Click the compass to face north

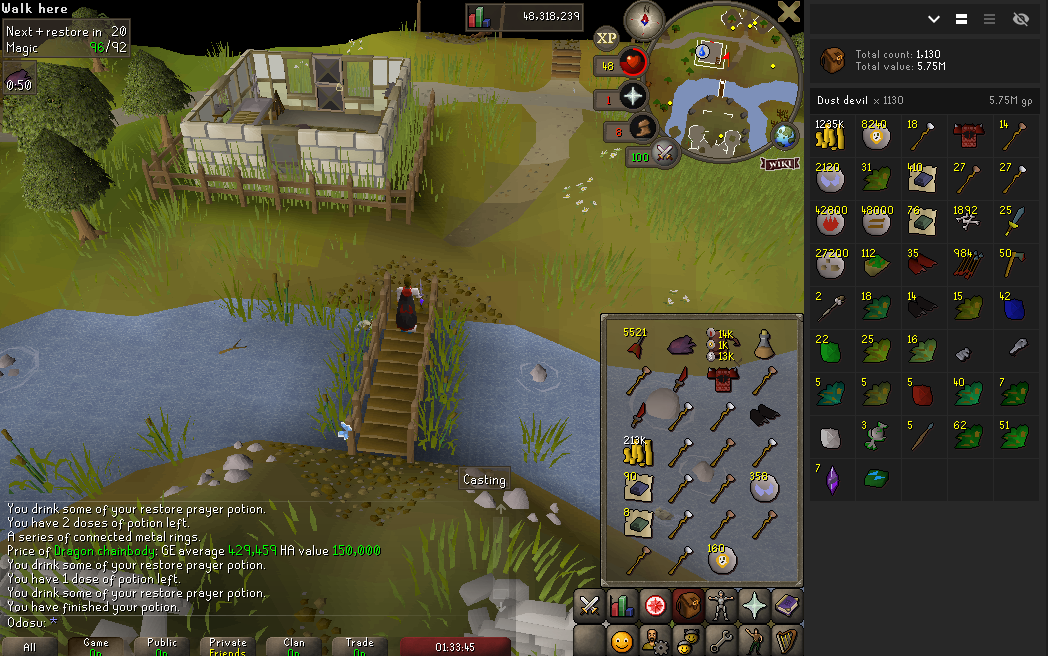pos(644,19)
